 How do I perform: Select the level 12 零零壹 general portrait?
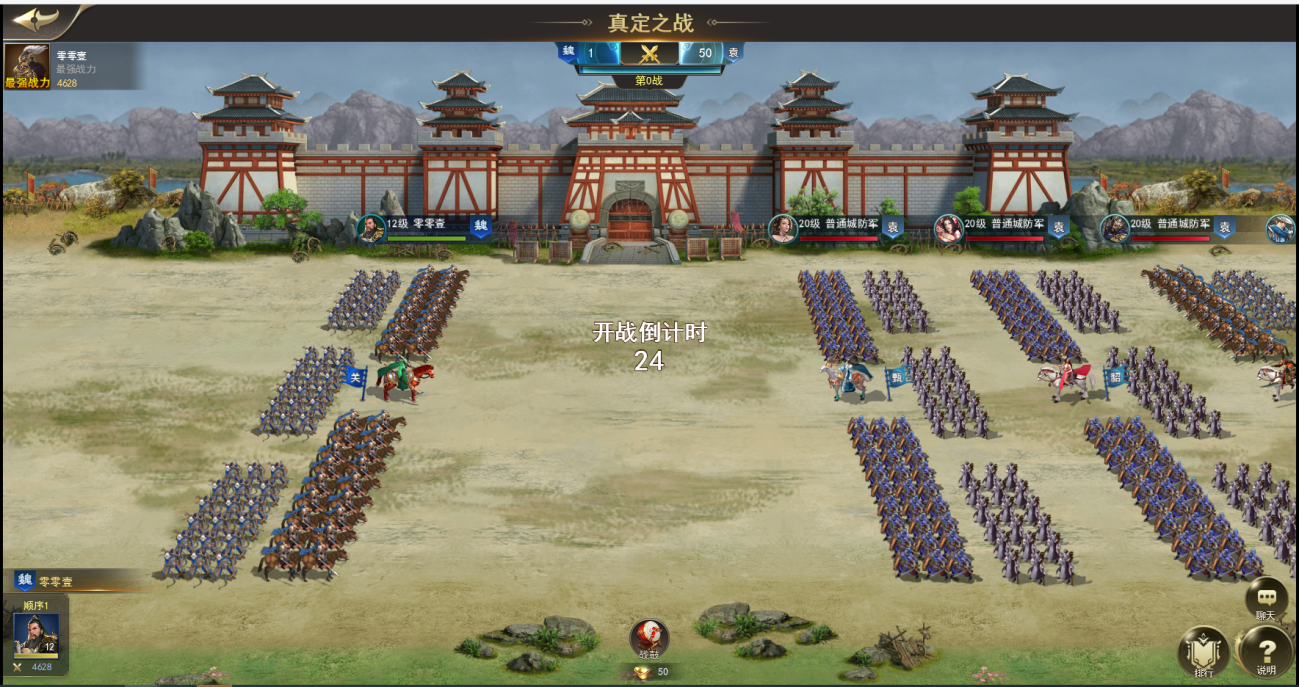(371, 228)
